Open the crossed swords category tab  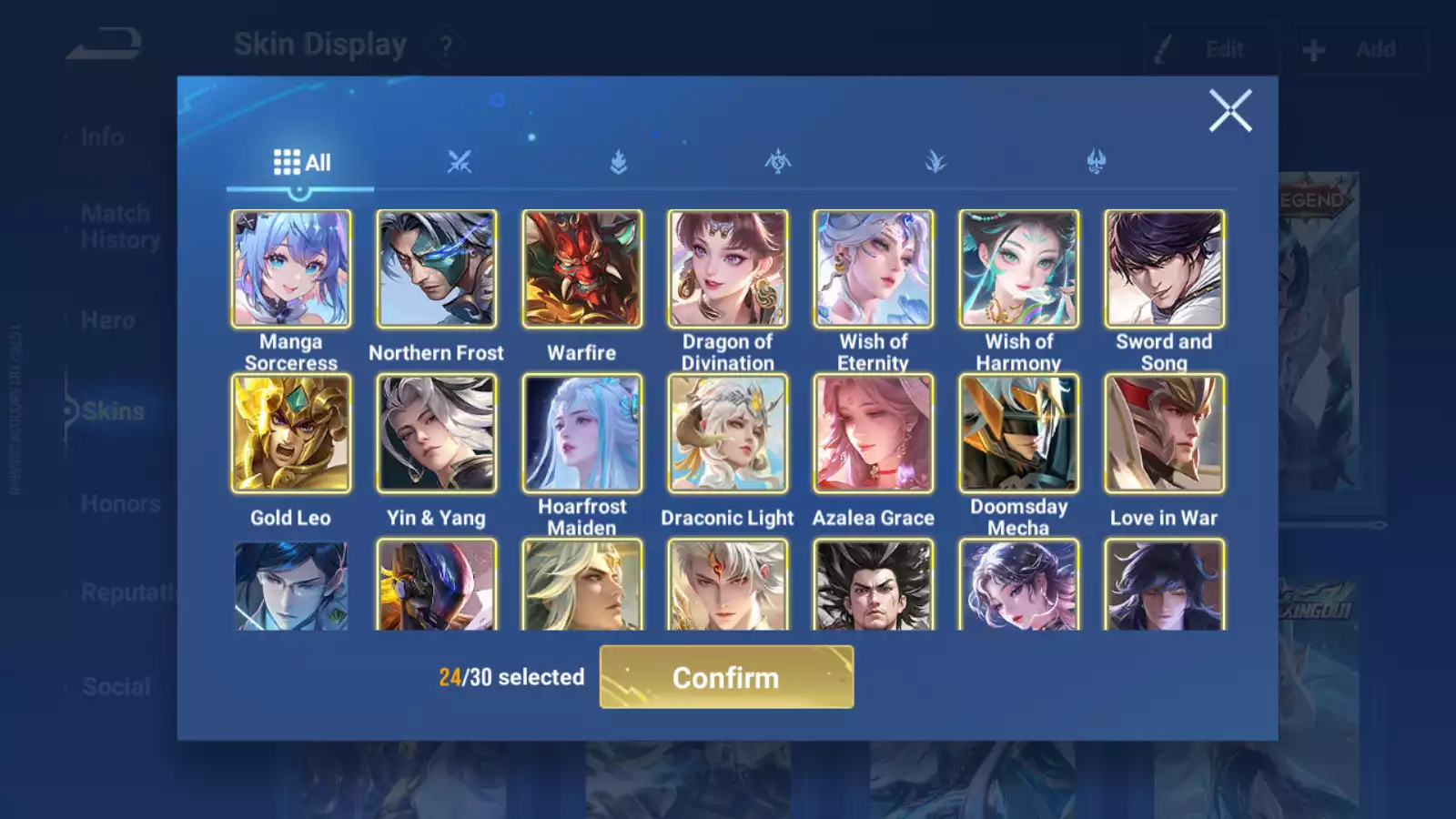pos(460,163)
